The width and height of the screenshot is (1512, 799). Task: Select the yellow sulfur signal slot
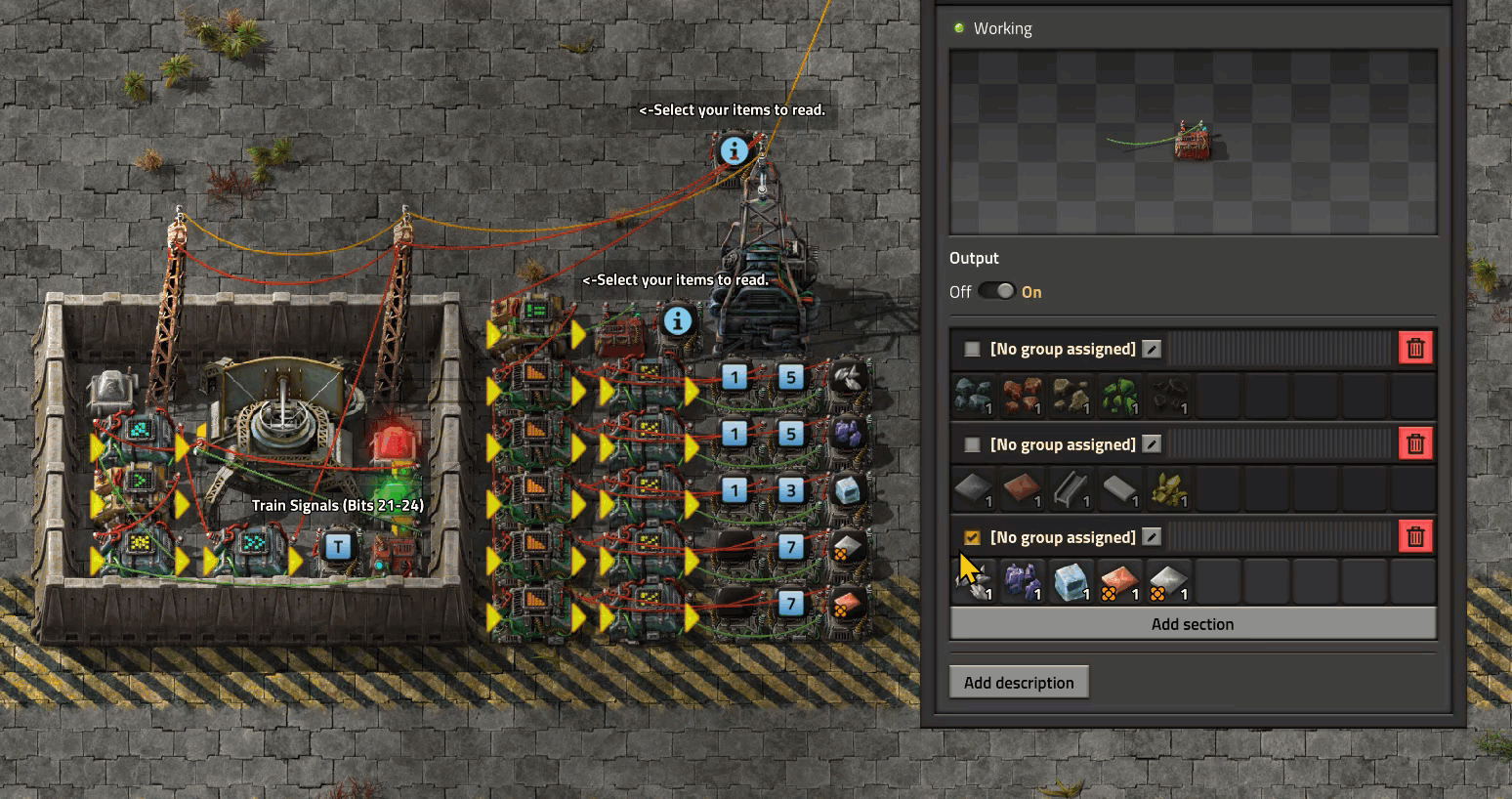(x=1169, y=489)
